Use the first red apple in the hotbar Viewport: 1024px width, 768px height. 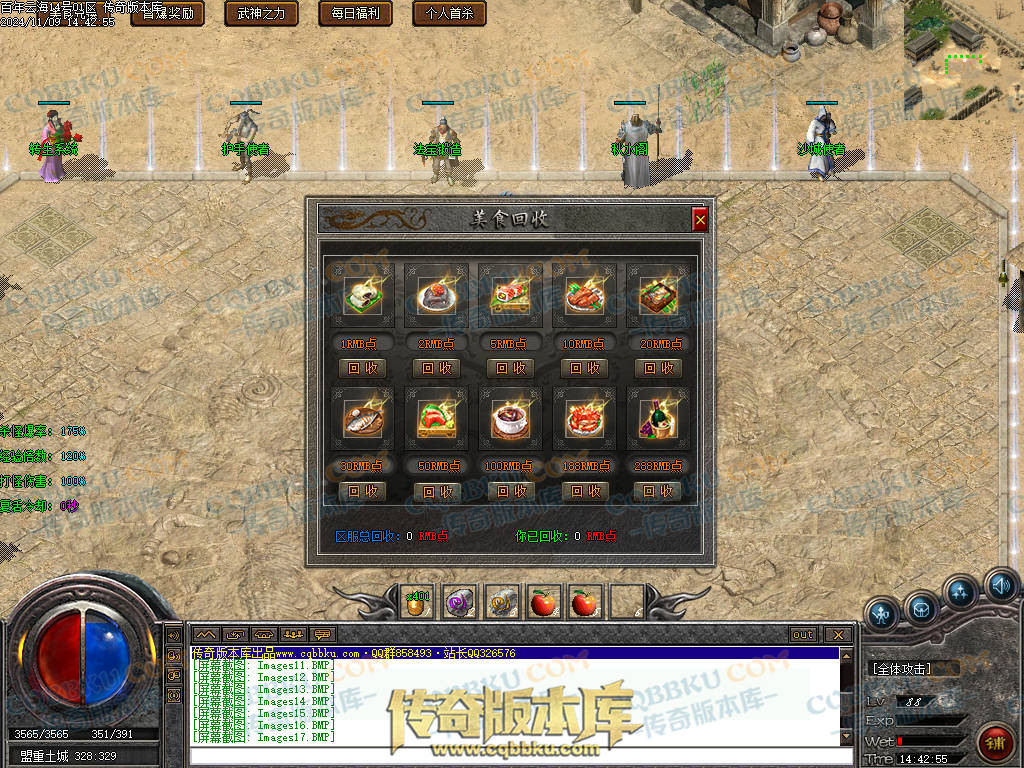pos(544,602)
